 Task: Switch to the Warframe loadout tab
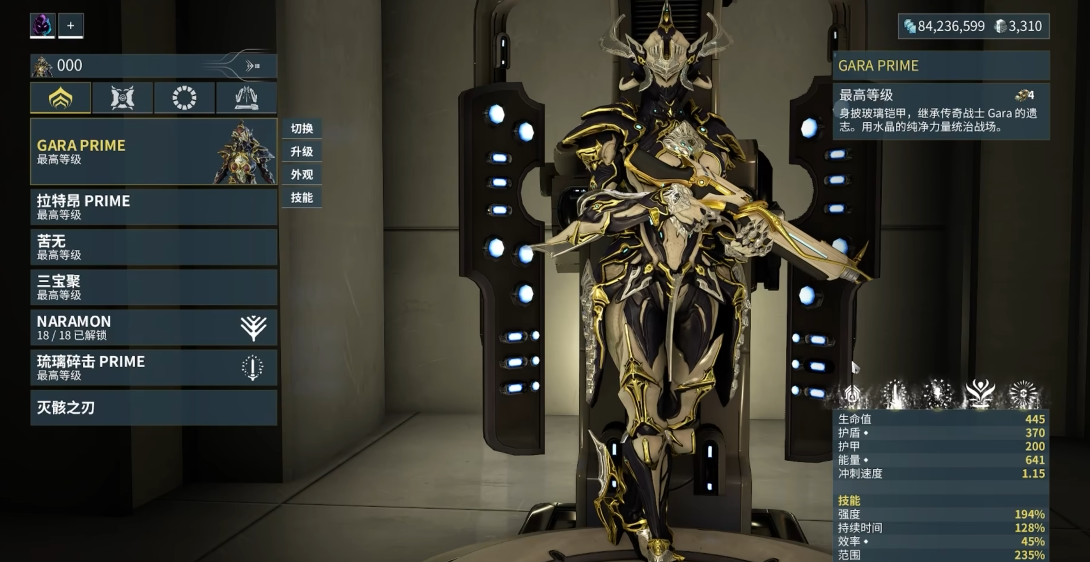click(60, 97)
